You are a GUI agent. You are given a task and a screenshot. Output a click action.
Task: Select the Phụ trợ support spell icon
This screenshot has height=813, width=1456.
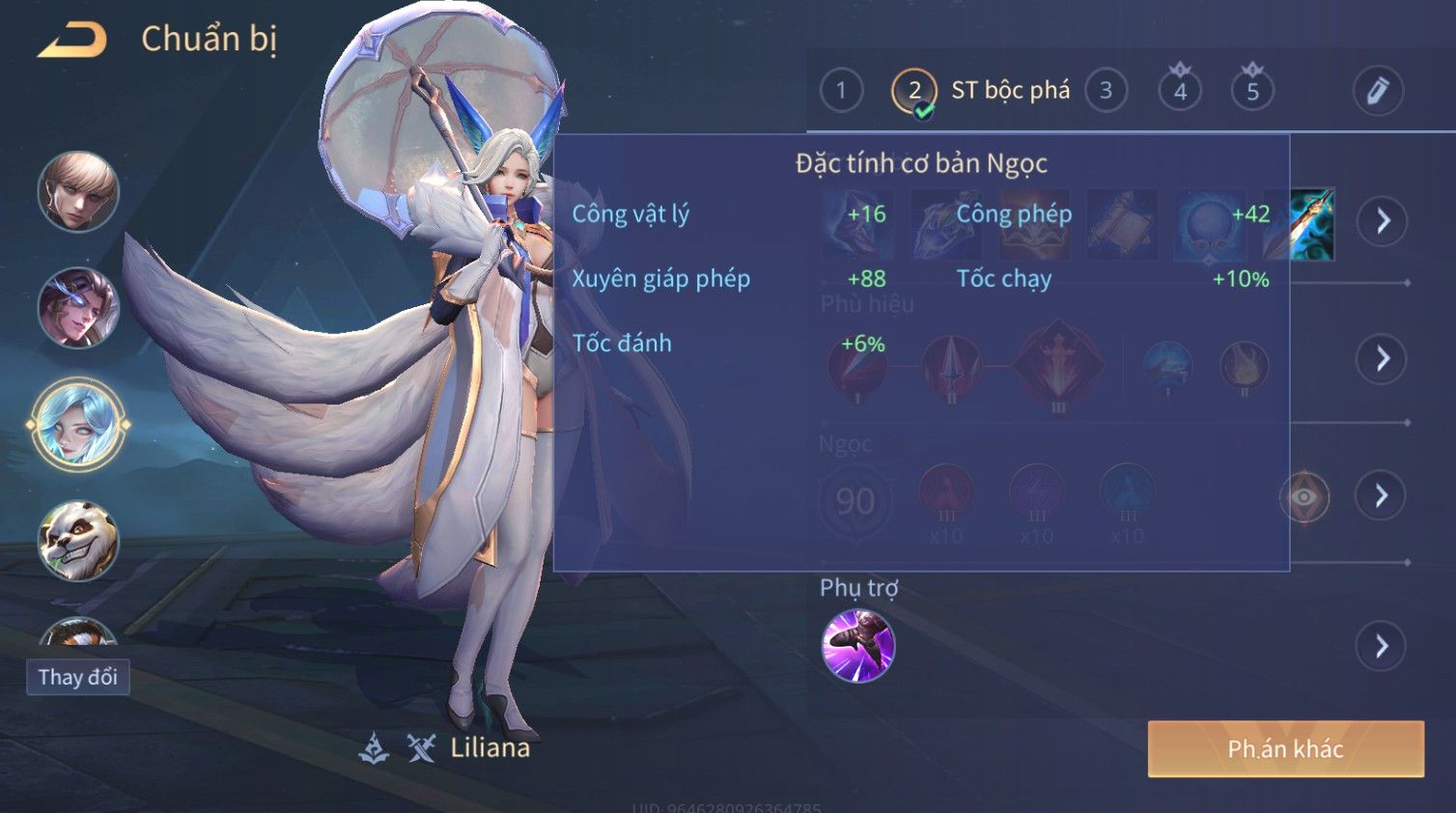click(858, 645)
